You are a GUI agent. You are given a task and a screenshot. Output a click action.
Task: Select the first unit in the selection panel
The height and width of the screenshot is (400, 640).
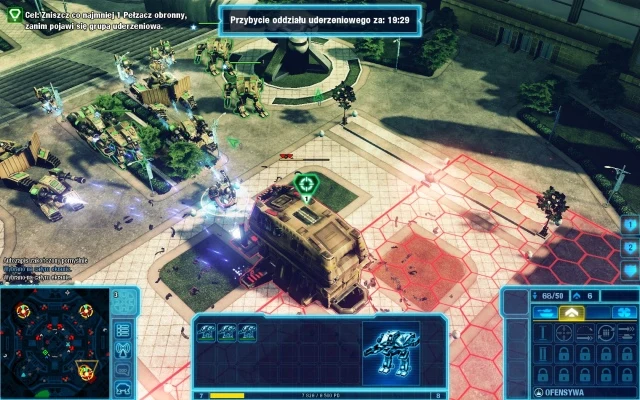click(205, 333)
